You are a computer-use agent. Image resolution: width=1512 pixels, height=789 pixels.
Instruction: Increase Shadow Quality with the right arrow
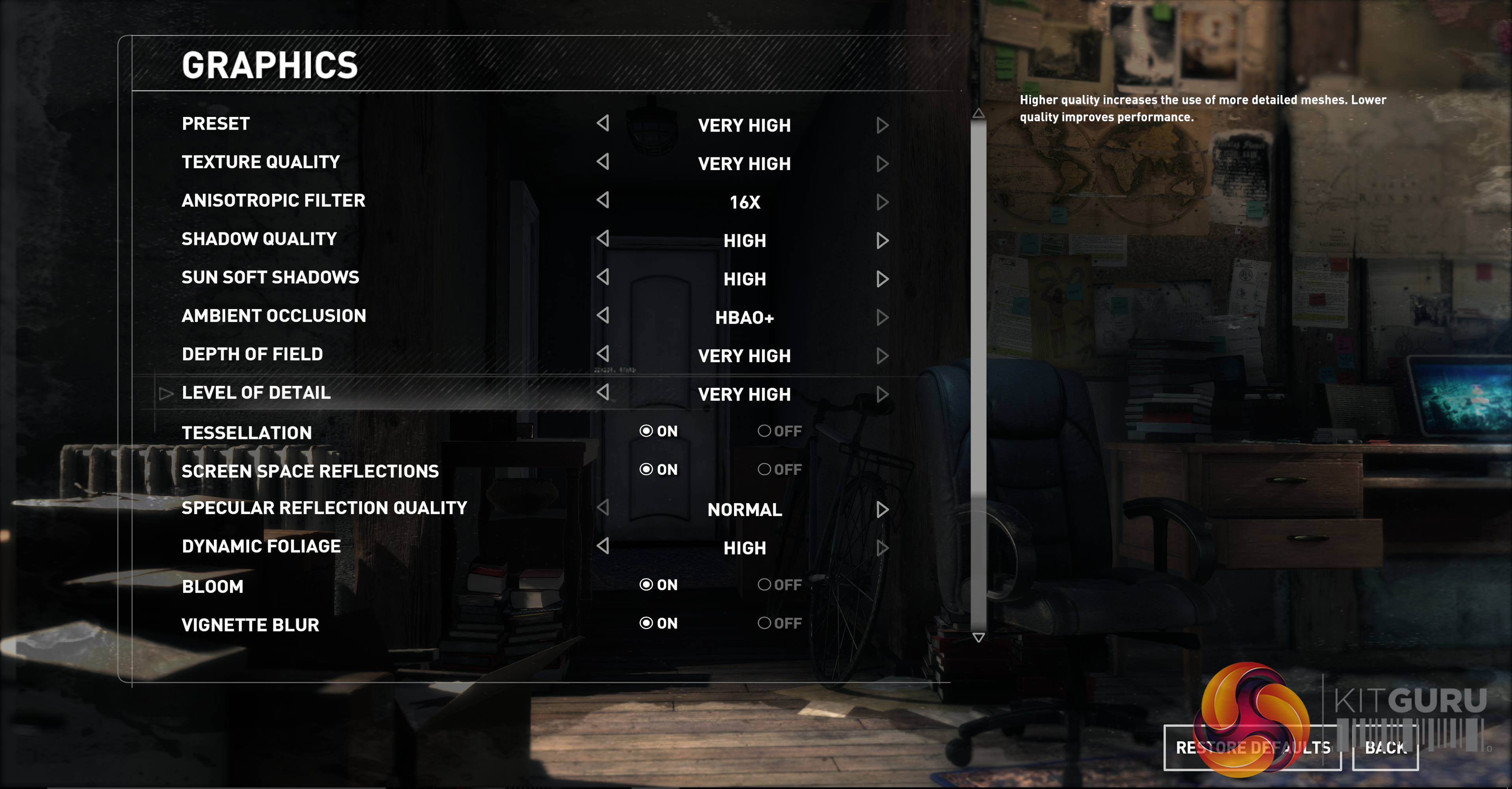pyautogui.click(x=882, y=240)
